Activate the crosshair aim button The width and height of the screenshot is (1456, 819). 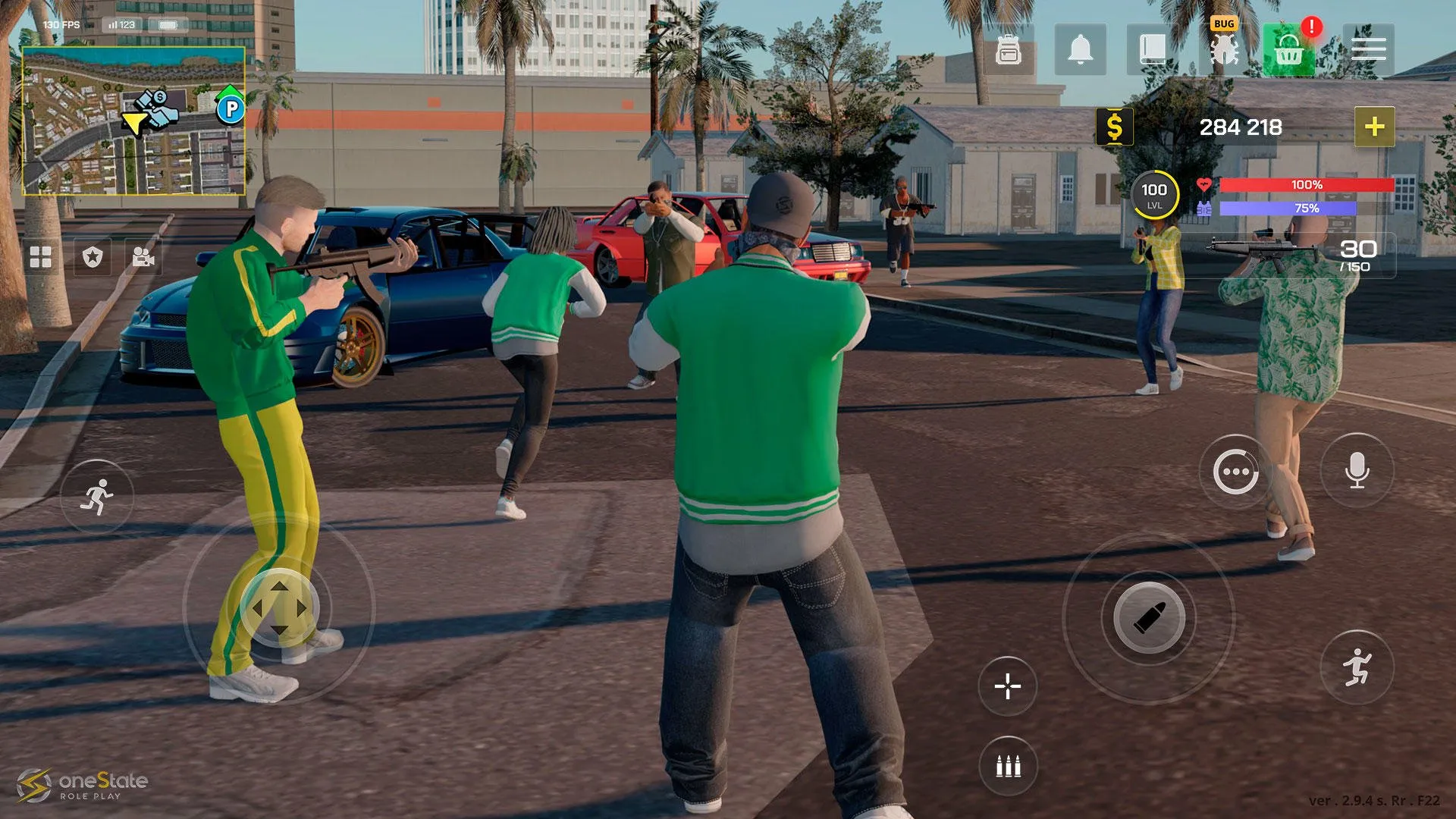click(x=1008, y=686)
